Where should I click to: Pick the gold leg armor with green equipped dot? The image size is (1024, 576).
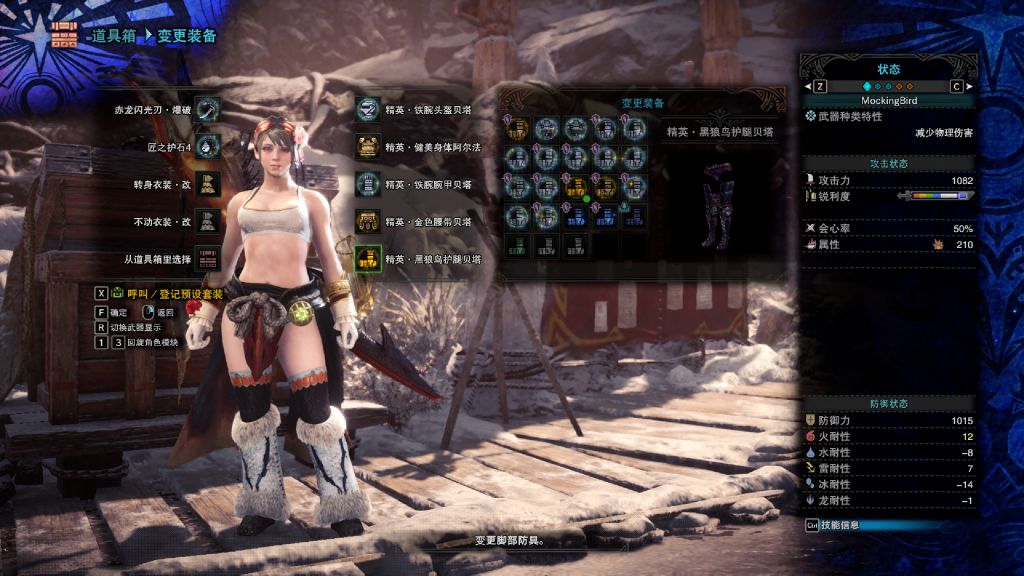[575, 186]
